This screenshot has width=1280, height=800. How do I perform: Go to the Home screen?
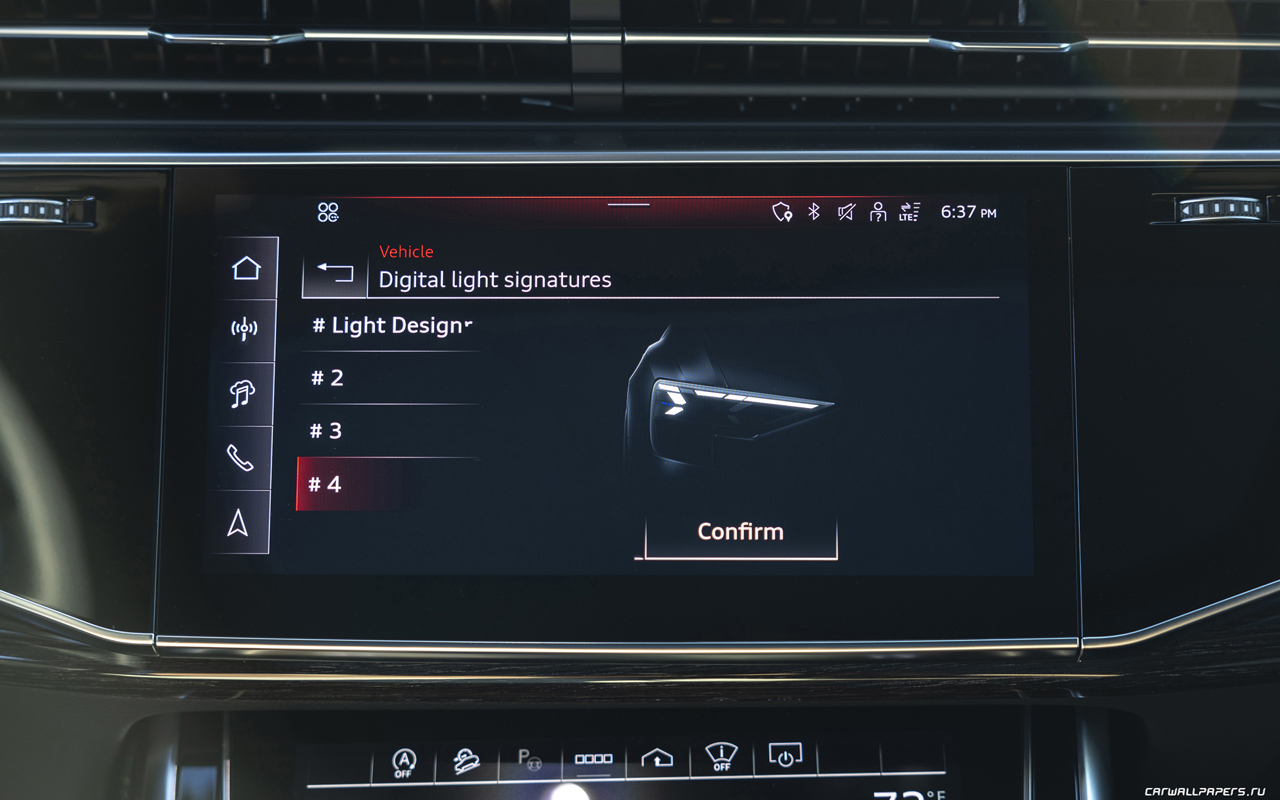246,268
